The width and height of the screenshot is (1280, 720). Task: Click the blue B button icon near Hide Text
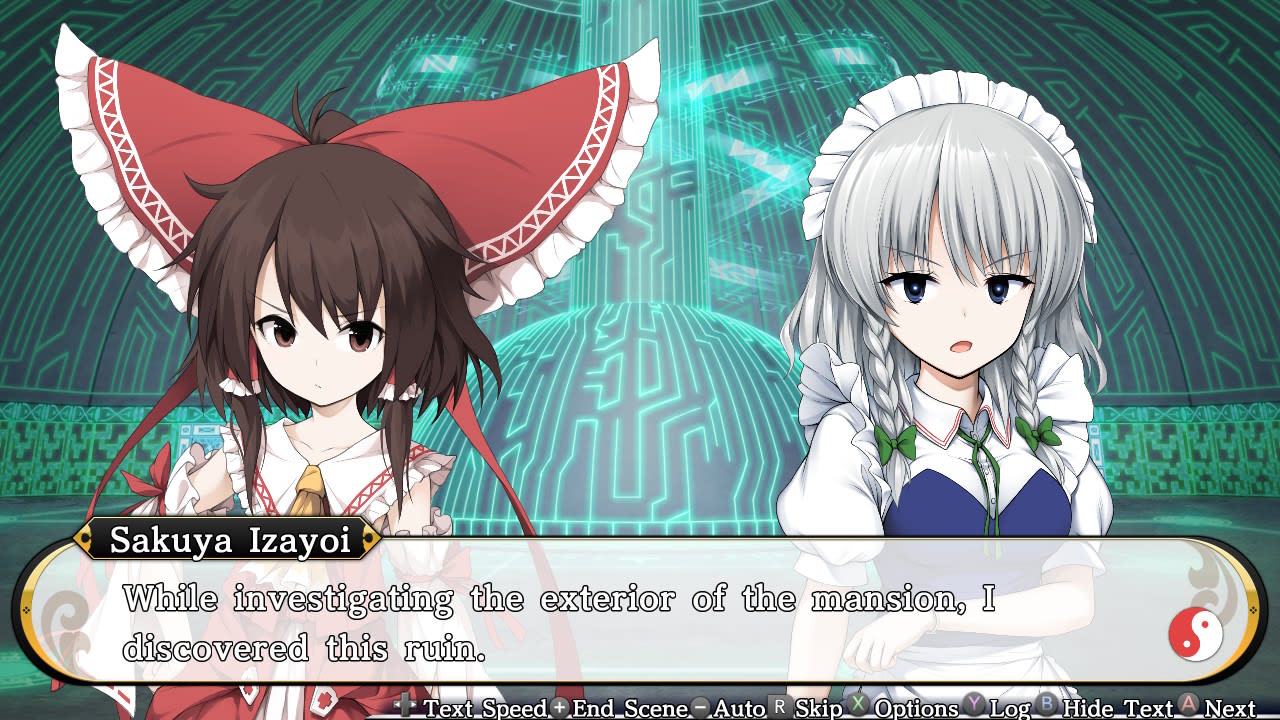(x=1044, y=708)
